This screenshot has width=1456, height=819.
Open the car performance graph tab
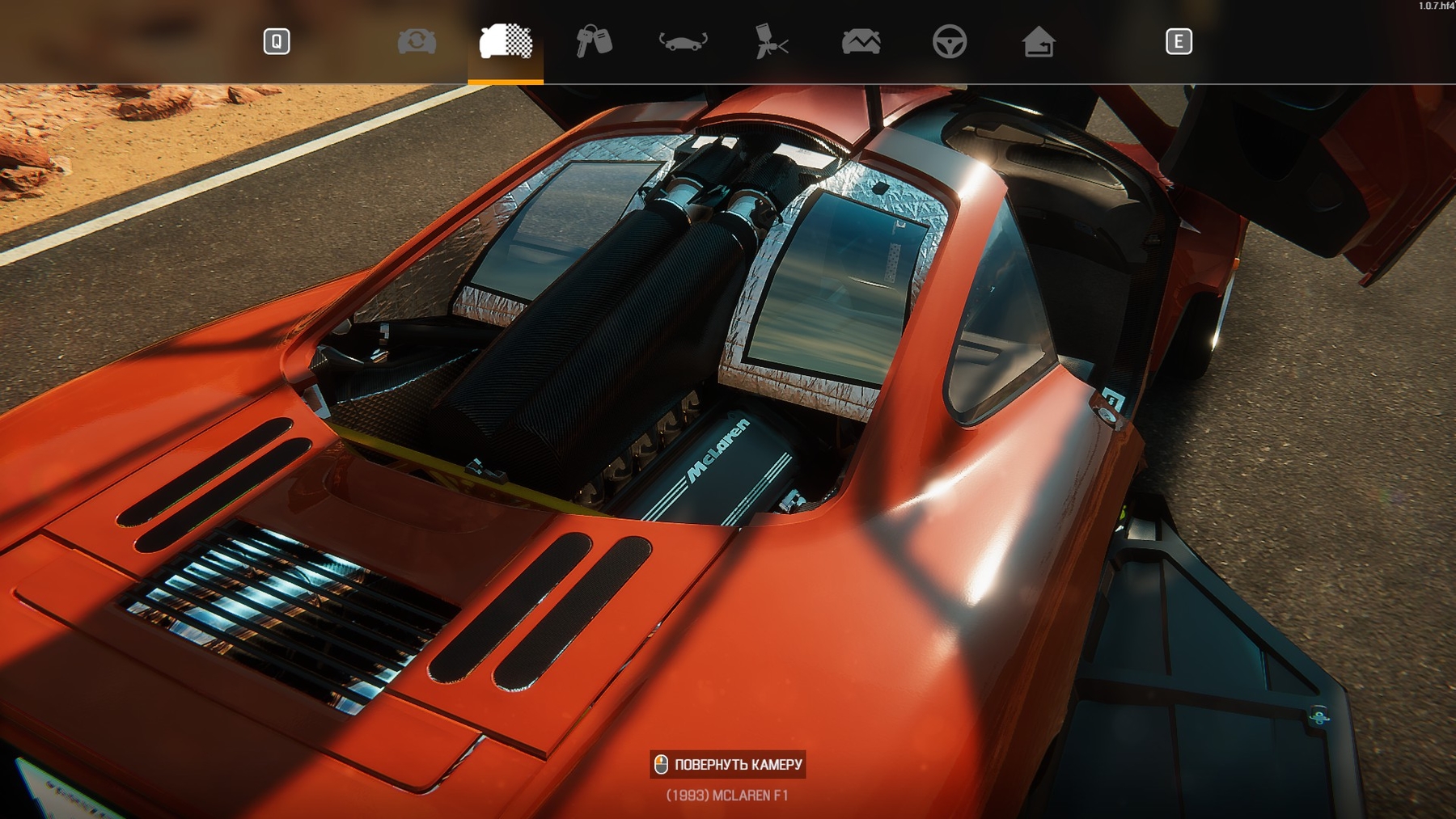pyautogui.click(x=861, y=41)
